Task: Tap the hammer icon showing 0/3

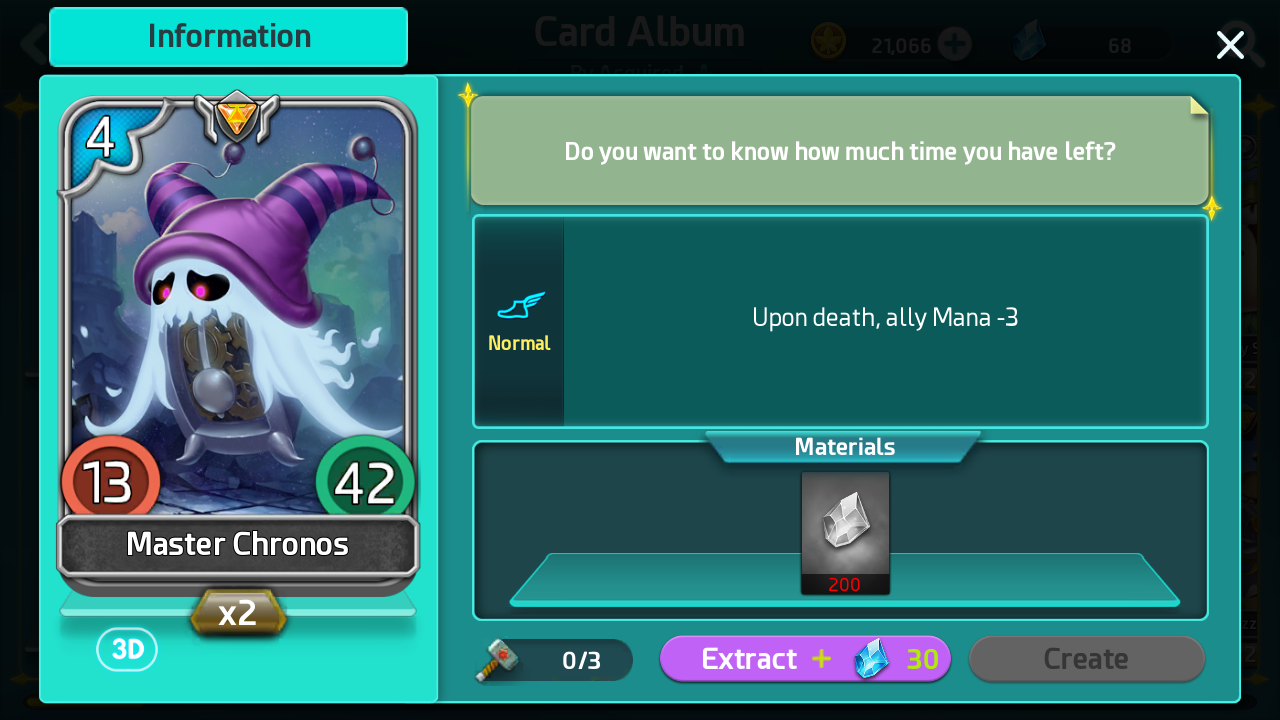Action: pos(497,659)
